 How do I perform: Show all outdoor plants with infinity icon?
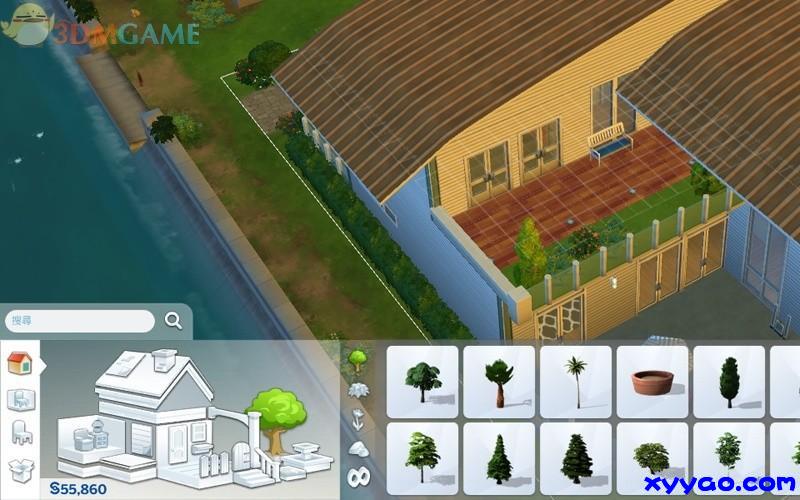tap(357, 477)
